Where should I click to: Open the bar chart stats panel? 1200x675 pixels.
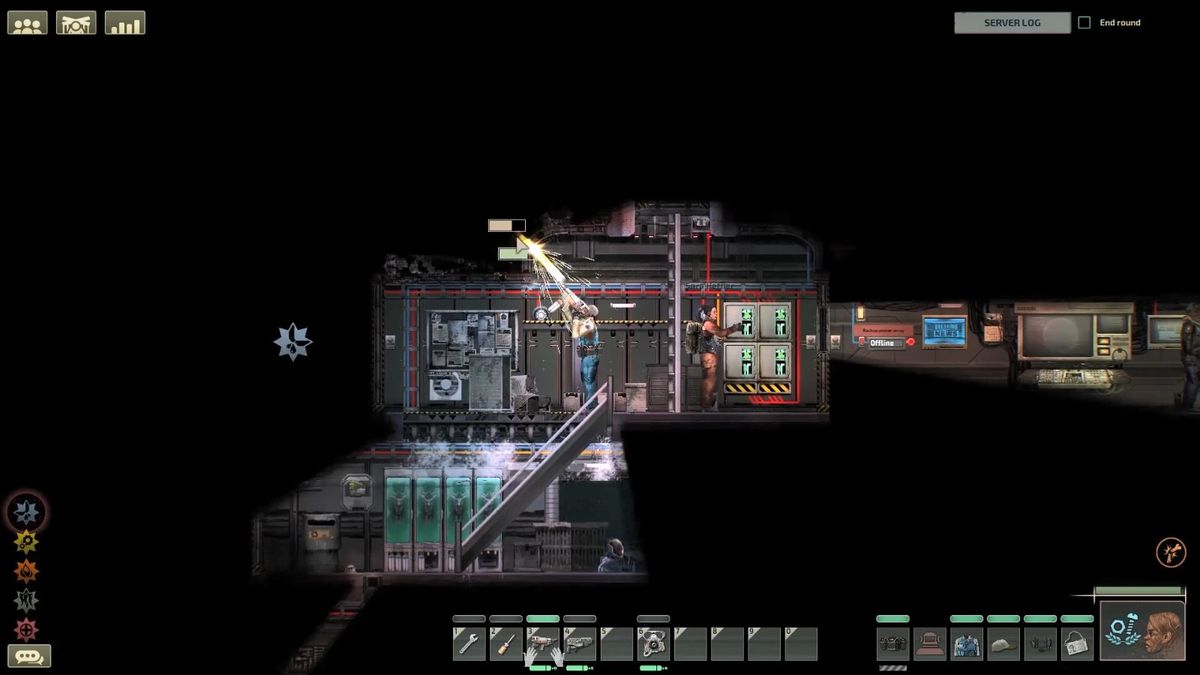click(125, 23)
